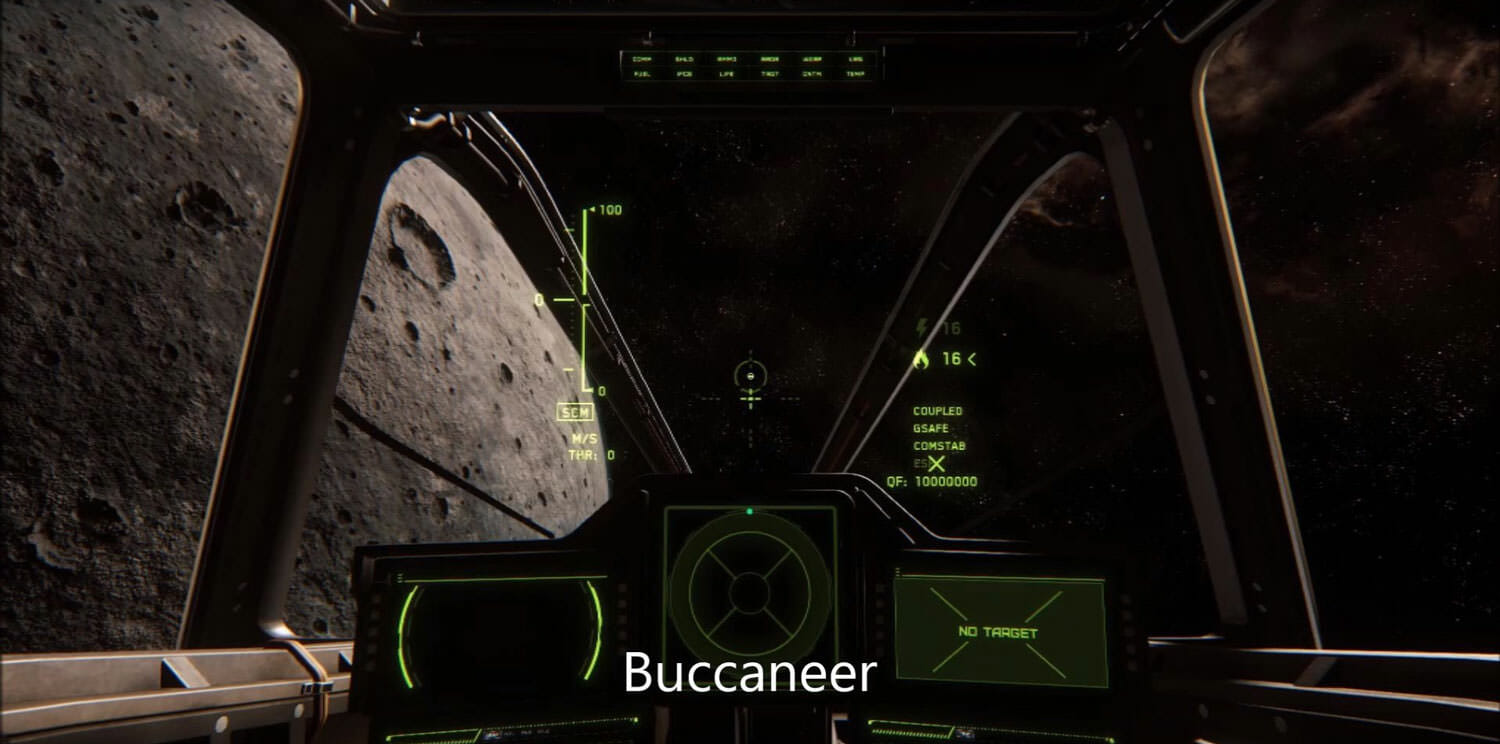This screenshot has width=1500, height=744.
Task: Toggle the GSAFE indicator
Action: coord(931,428)
